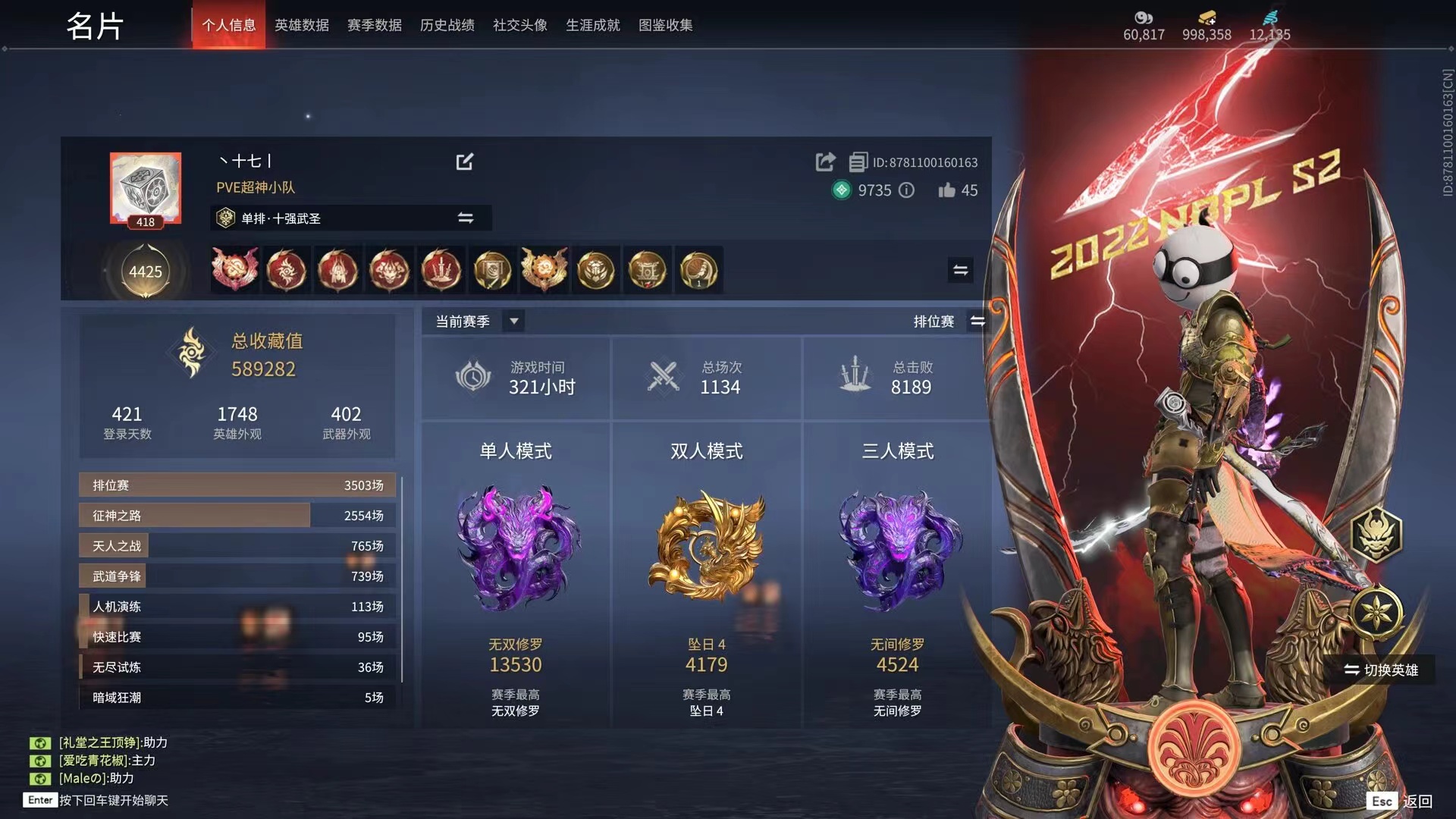Select the 排位赛 3503场 row
The image size is (1456, 819).
coord(237,485)
